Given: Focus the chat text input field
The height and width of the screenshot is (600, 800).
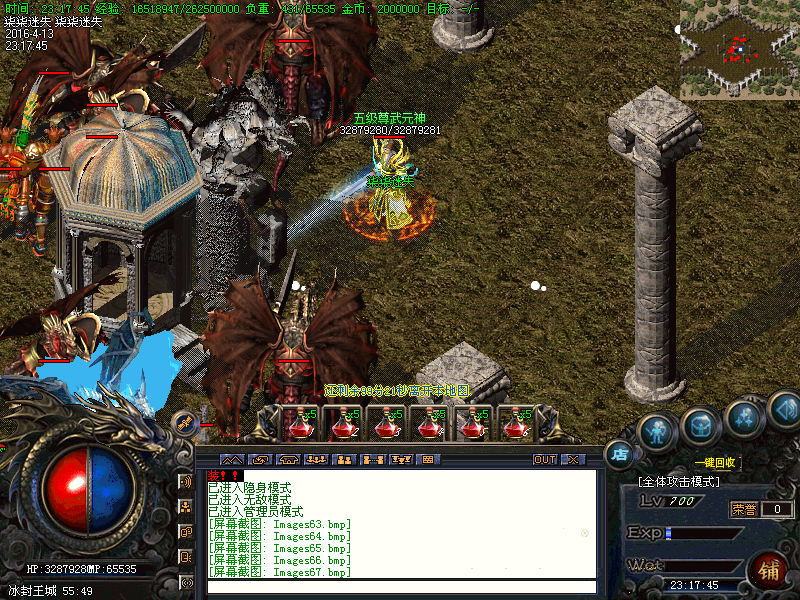Looking at the screenshot, I should click(x=400, y=587).
